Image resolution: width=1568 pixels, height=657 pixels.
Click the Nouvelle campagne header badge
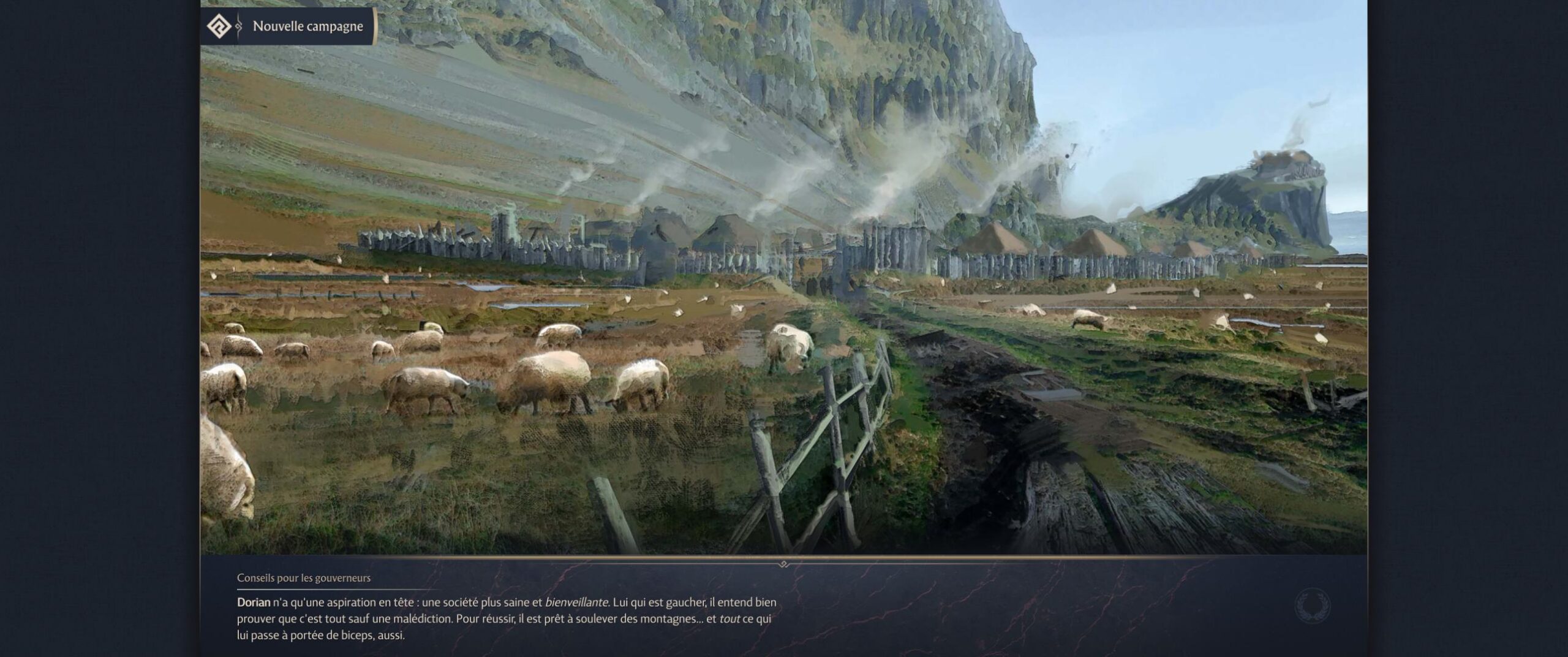(x=288, y=26)
